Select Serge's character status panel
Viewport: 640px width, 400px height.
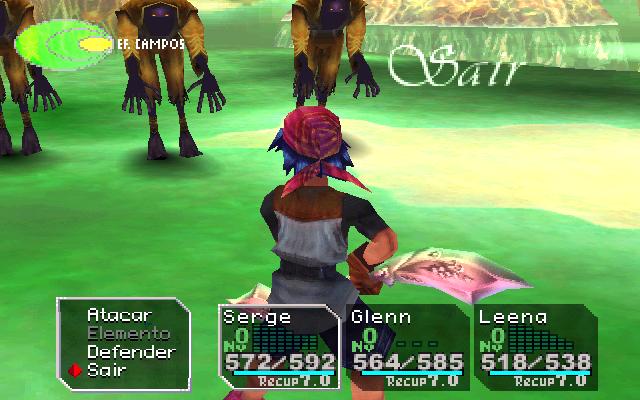(x=279, y=347)
